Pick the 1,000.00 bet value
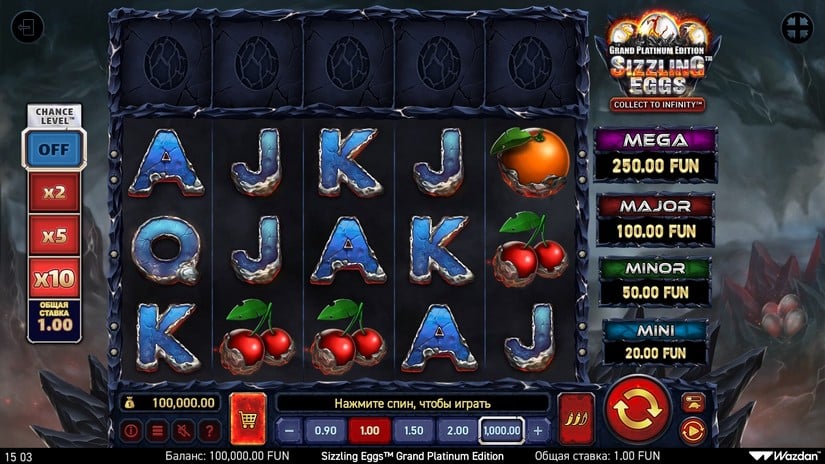The height and width of the screenshot is (464, 825). (502, 431)
